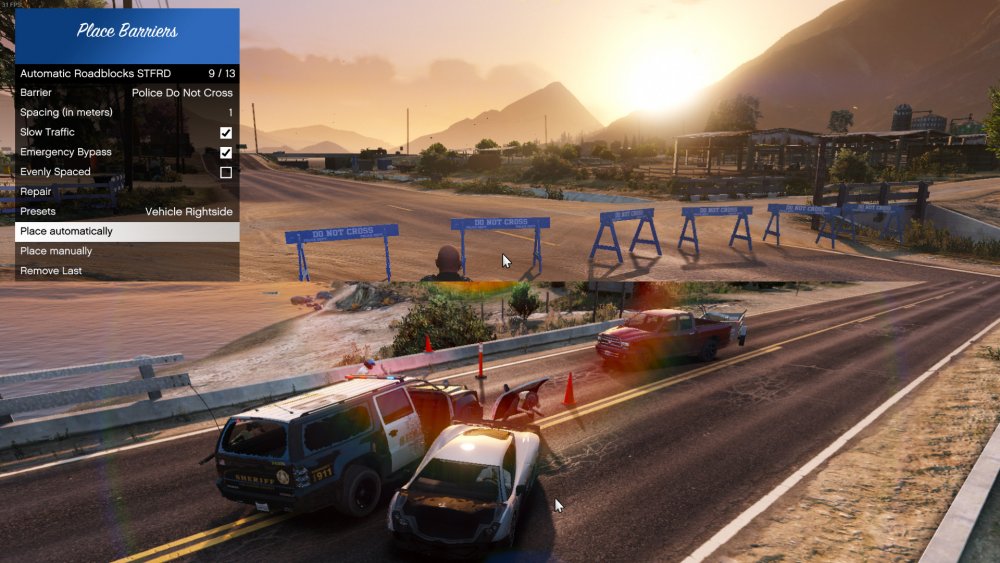Select the Presets row
Viewport: 1000px width, 563px height.
(x=126, y=212)
